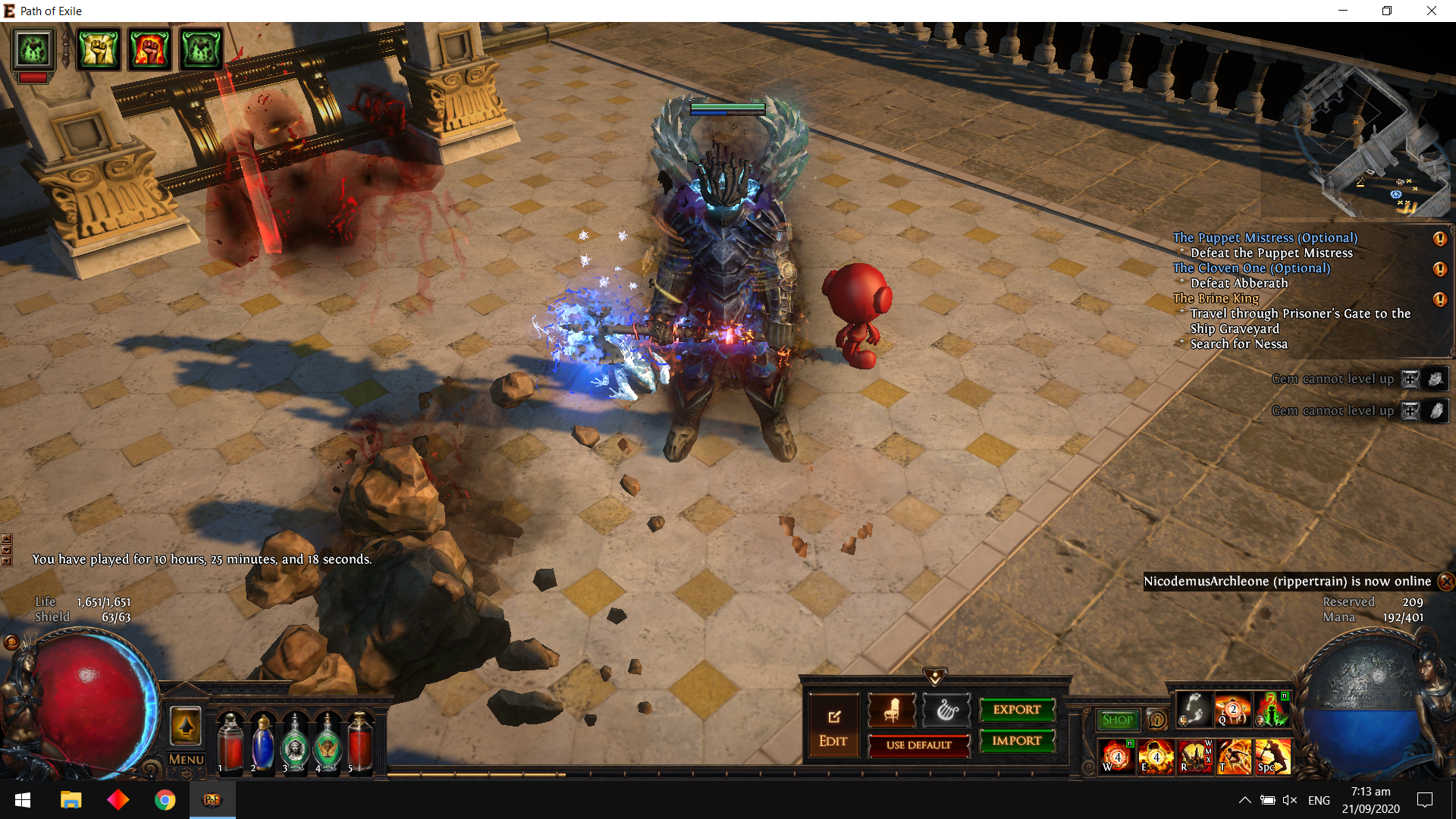Click the yellow level-up arrow button
1456x819 pixels.
[x=186, y=726]
